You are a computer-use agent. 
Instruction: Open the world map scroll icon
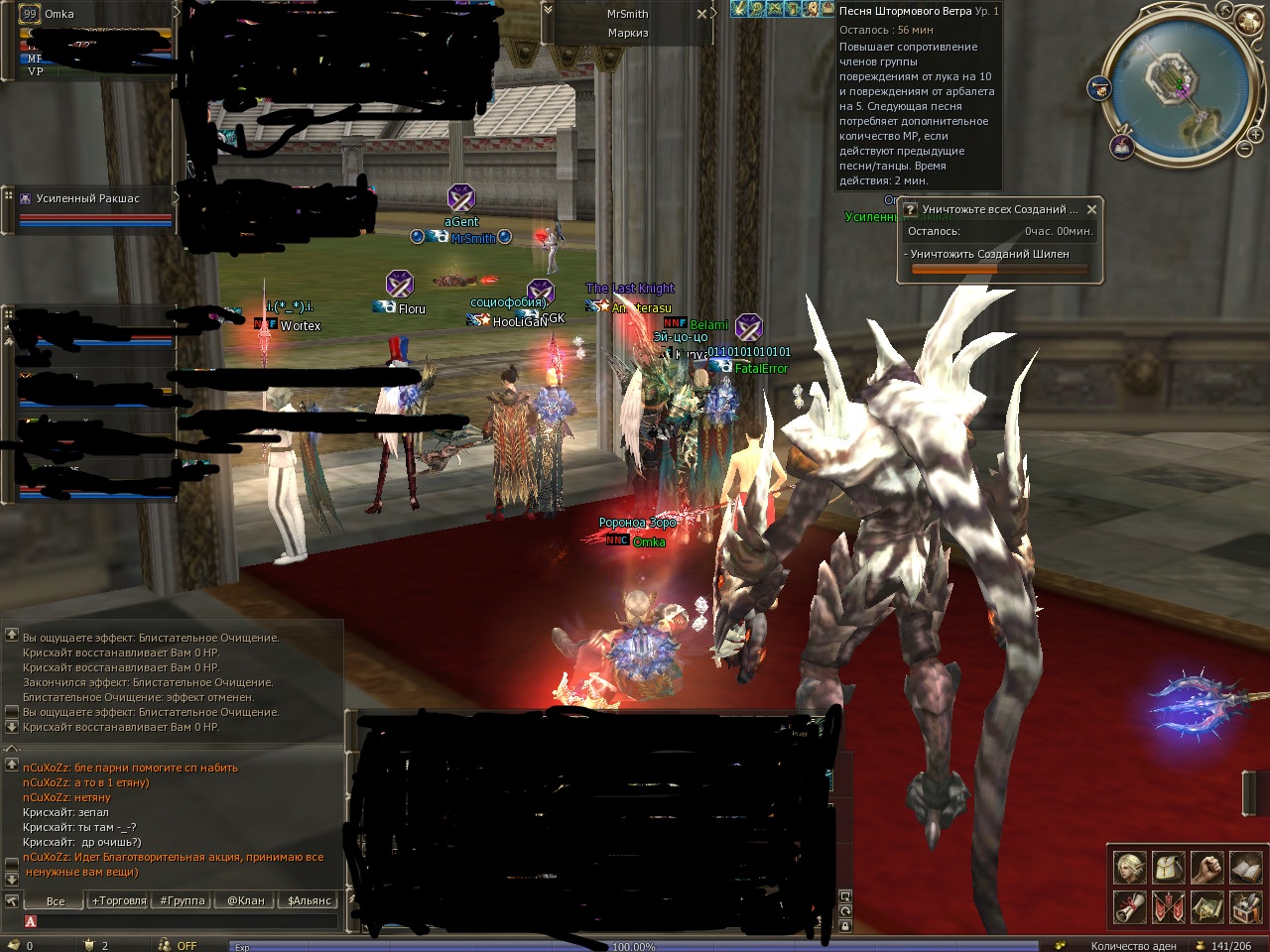(1206, 906)
